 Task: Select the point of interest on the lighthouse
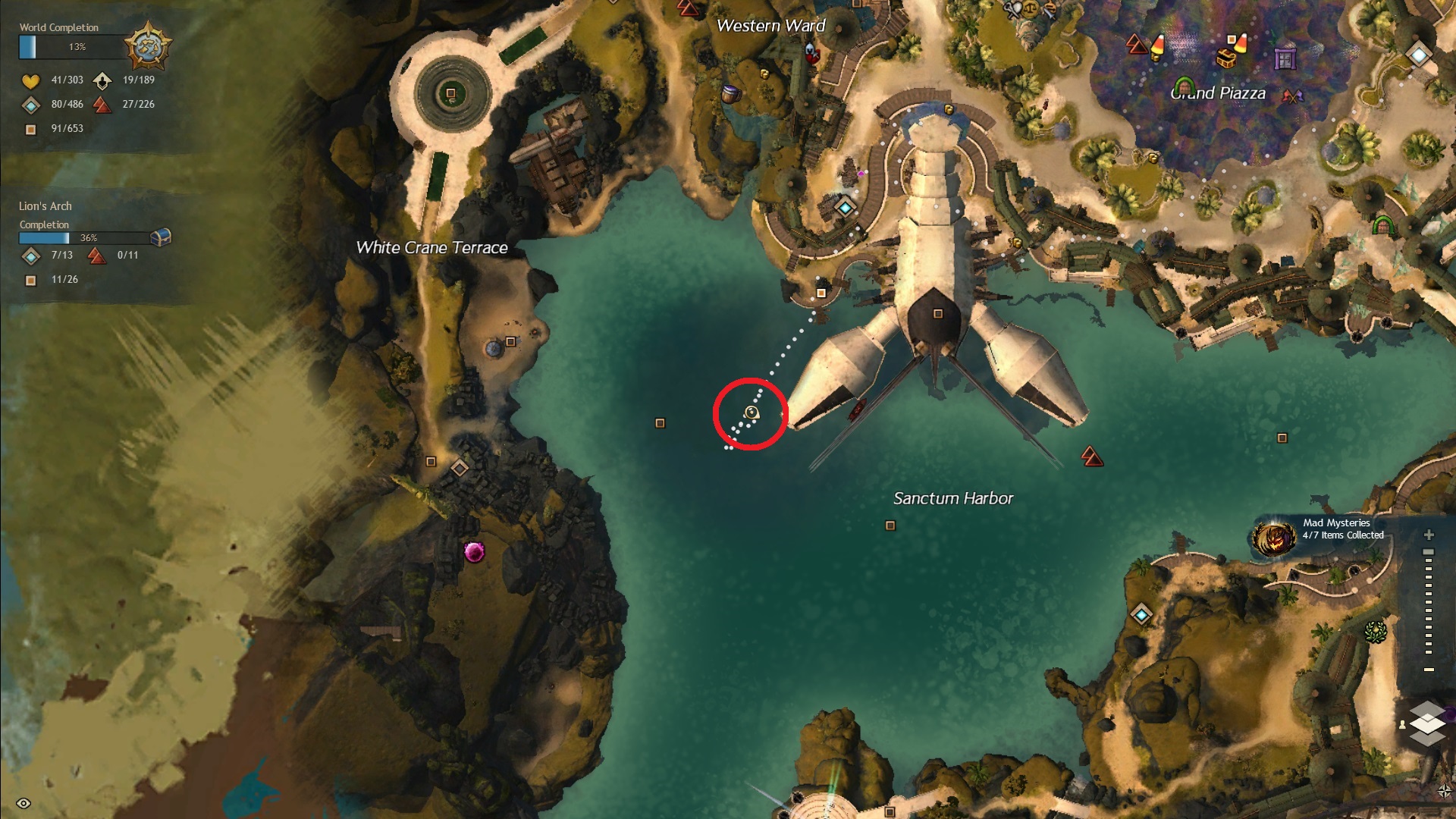coord(938,314)
